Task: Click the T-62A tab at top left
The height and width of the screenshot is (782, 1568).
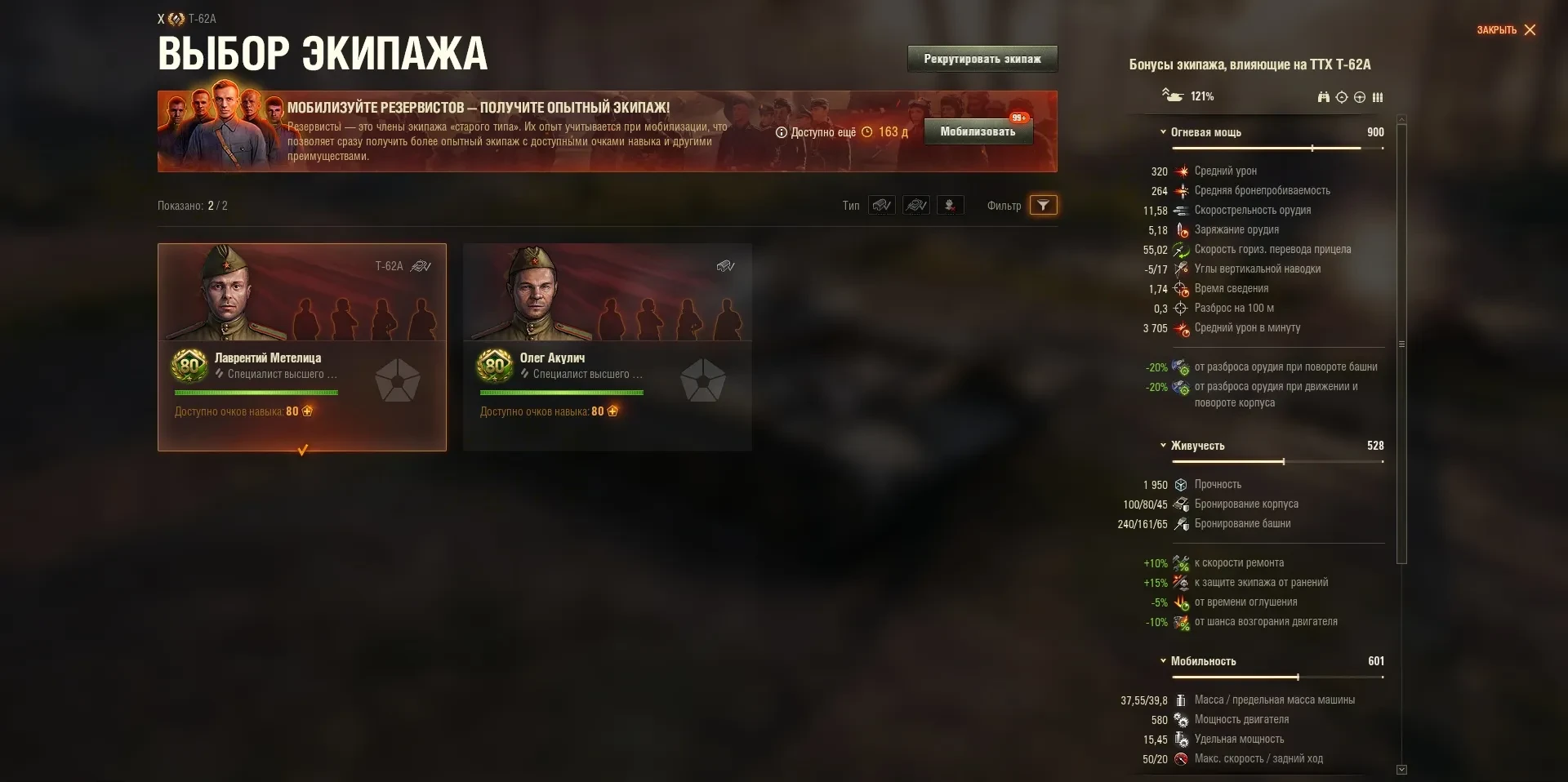Action: [188, 18]
